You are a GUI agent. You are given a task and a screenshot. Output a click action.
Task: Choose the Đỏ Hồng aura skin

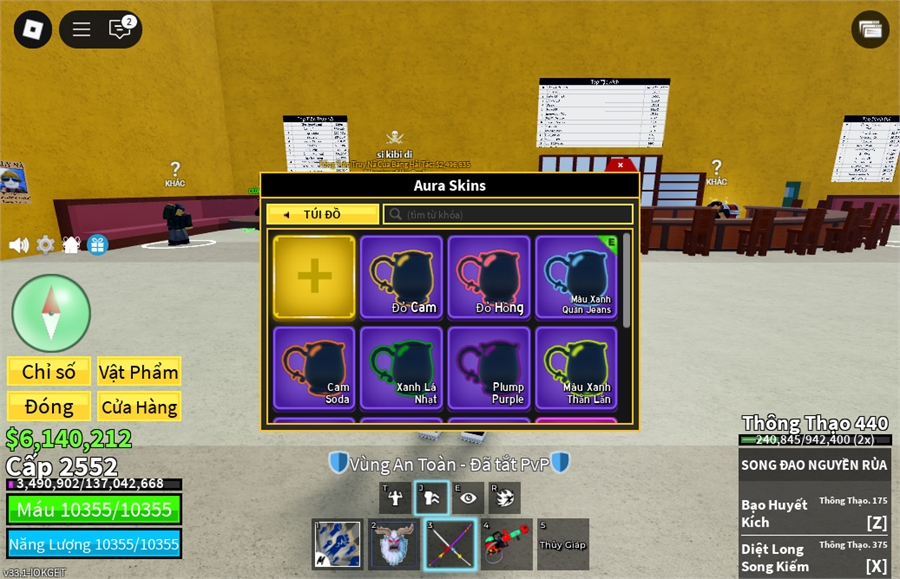[x=490, y=277]
